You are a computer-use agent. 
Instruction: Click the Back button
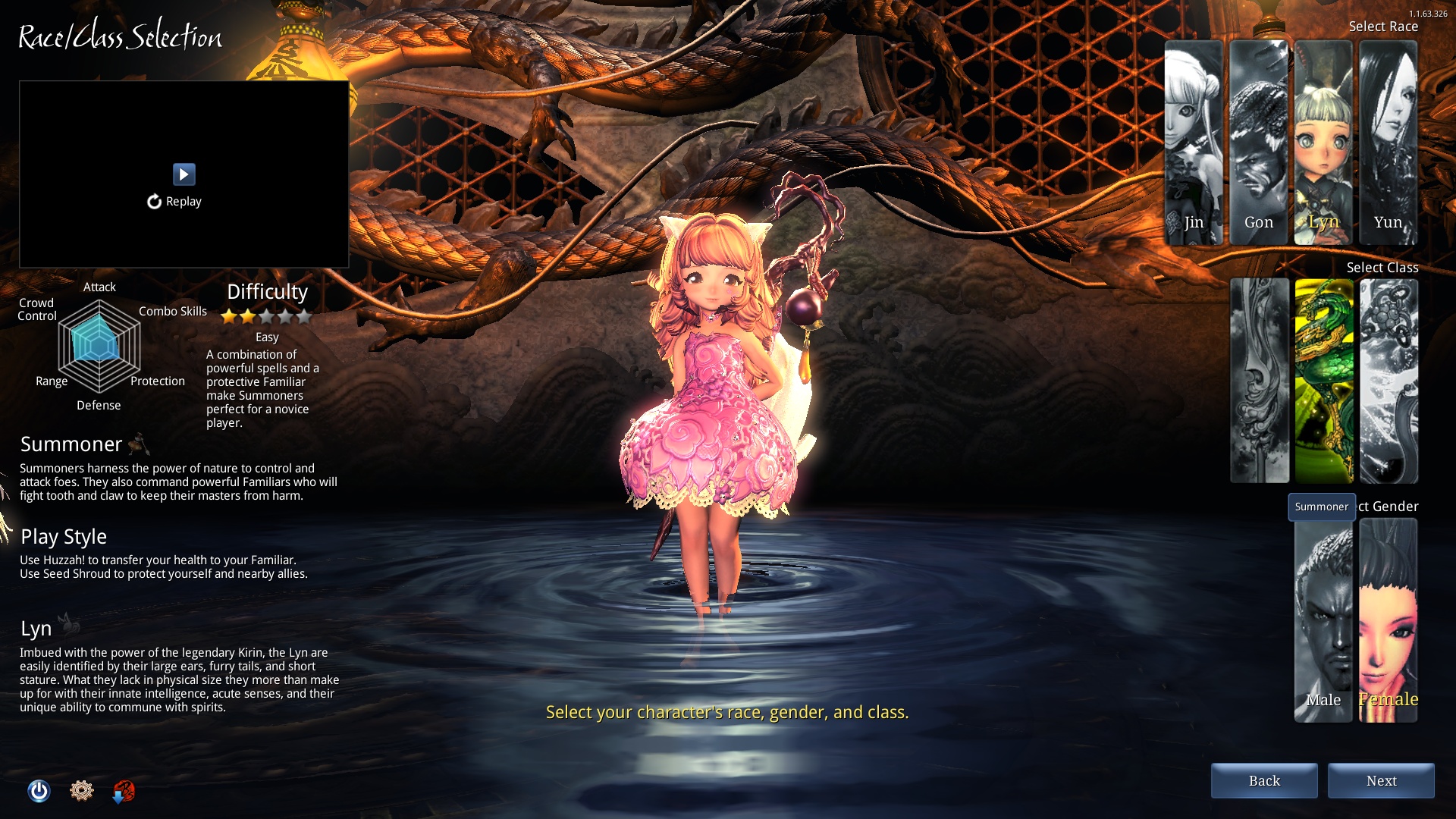point(1264,781)
